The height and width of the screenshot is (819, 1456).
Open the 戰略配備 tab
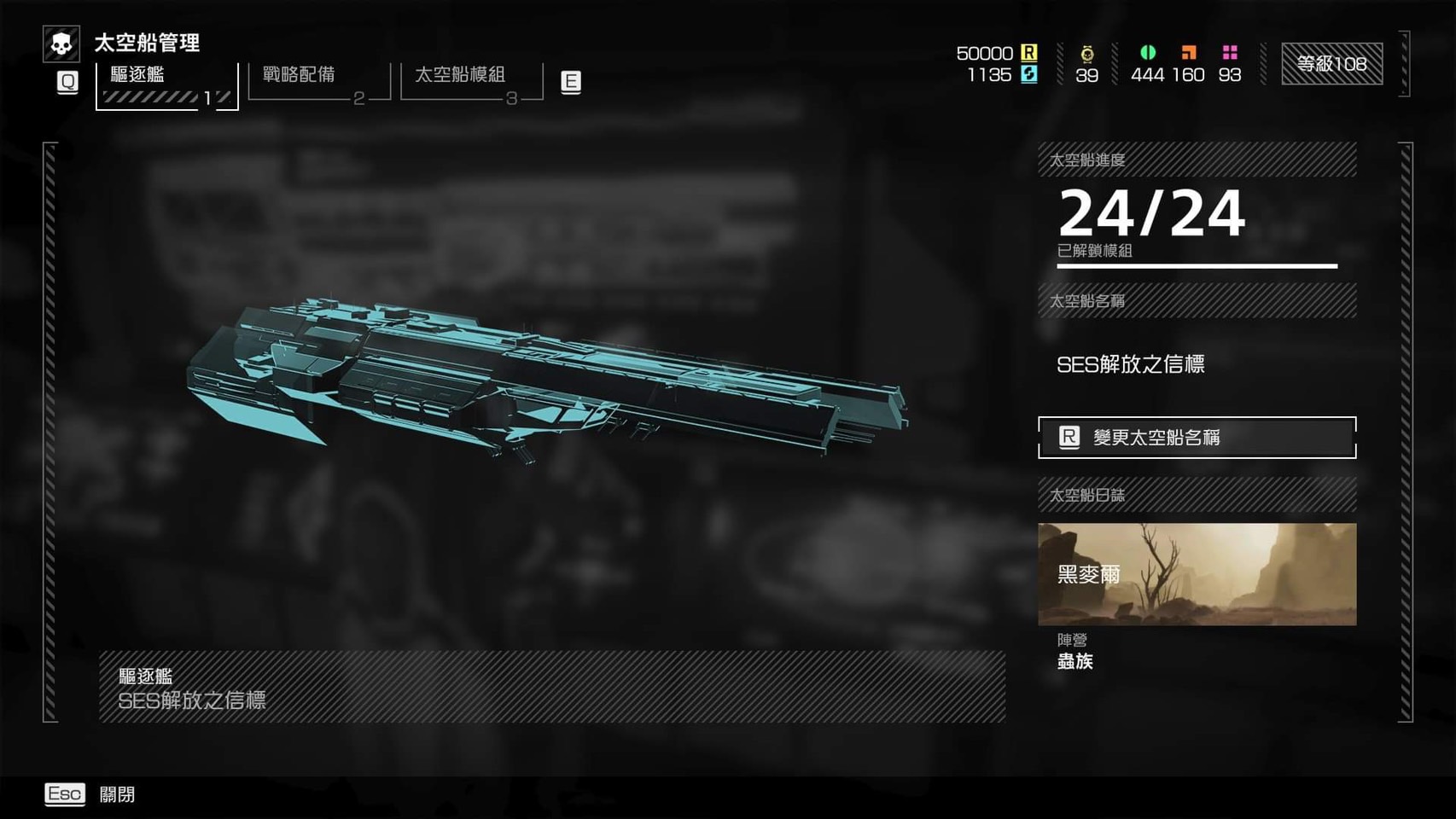click(x=318, y=82)
